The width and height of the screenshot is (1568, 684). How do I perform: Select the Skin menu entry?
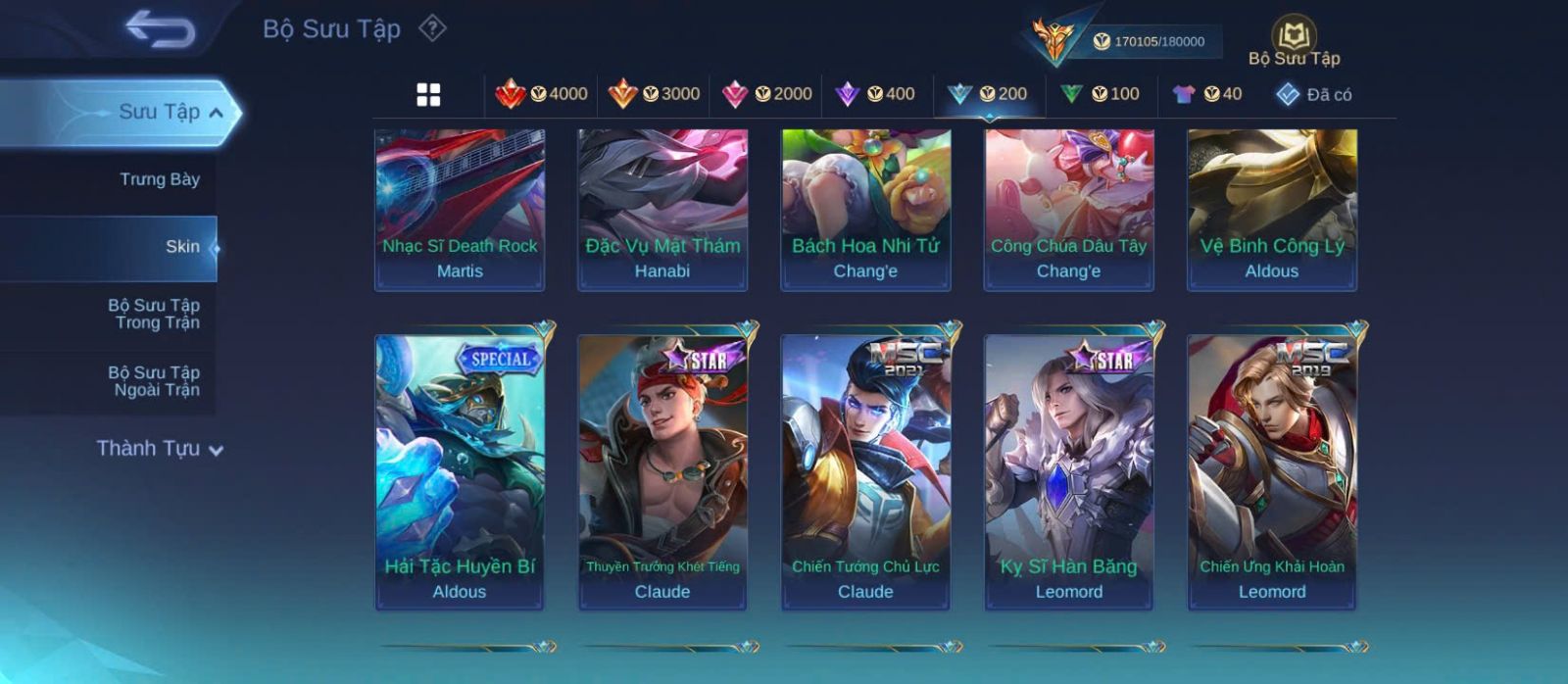[x=182, y=247]
